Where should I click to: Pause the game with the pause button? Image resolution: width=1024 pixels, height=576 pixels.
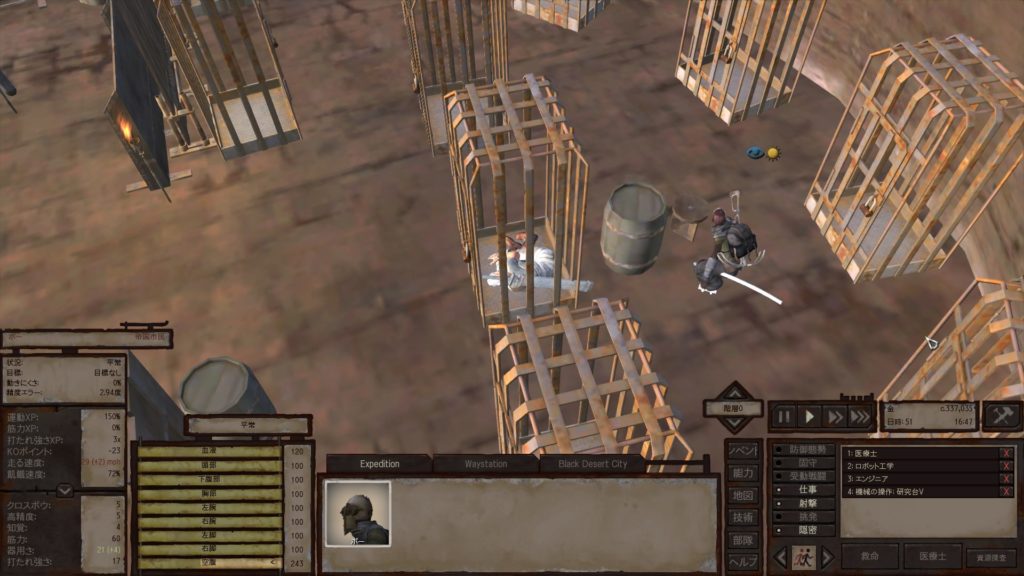tap(785, 415)
